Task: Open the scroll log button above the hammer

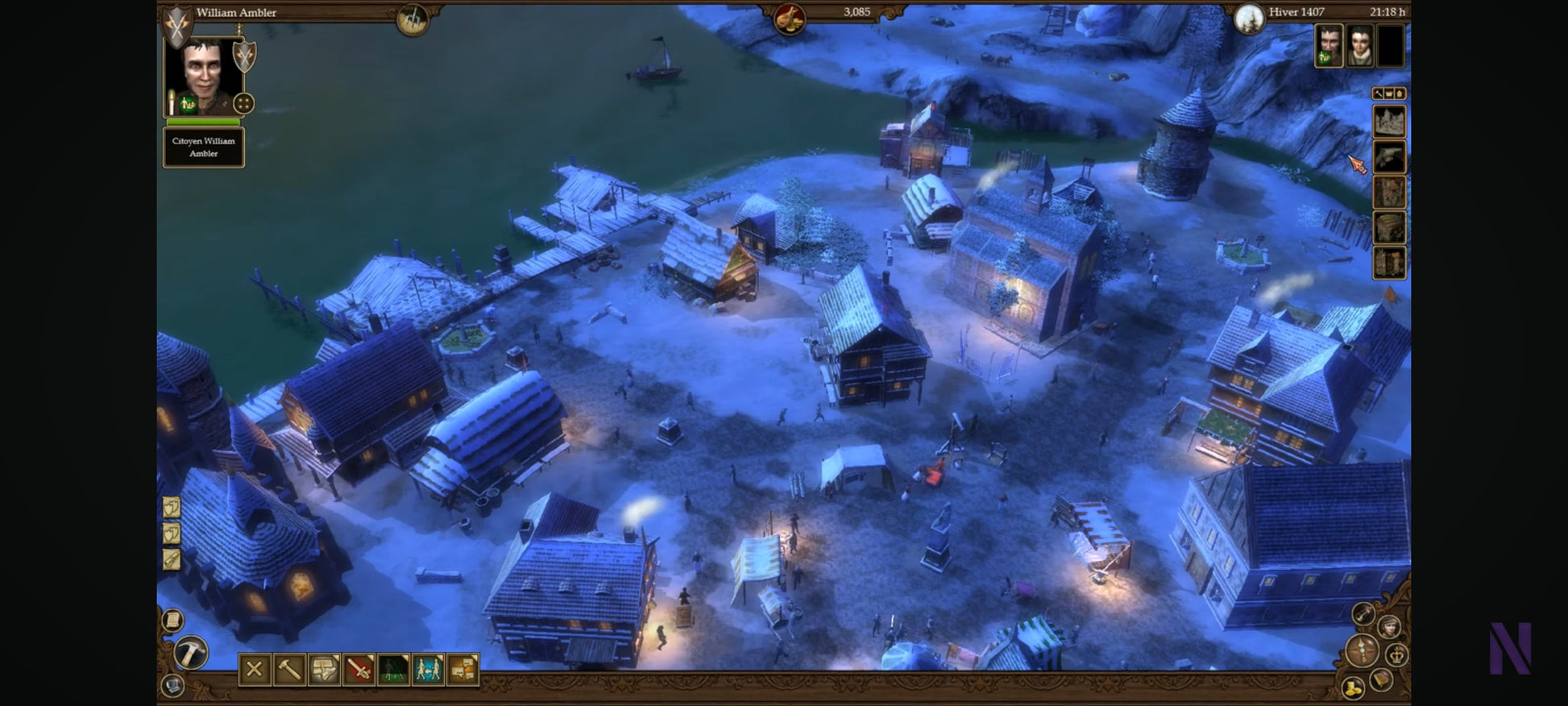Action: (x=172, y=620)
